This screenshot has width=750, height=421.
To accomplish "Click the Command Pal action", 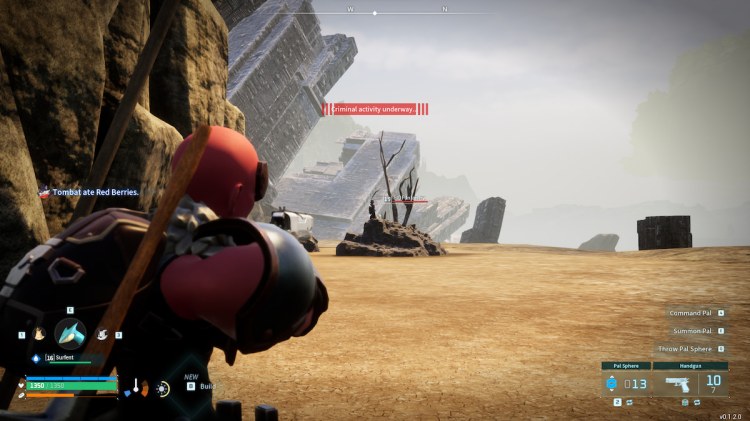I will 691,313.
